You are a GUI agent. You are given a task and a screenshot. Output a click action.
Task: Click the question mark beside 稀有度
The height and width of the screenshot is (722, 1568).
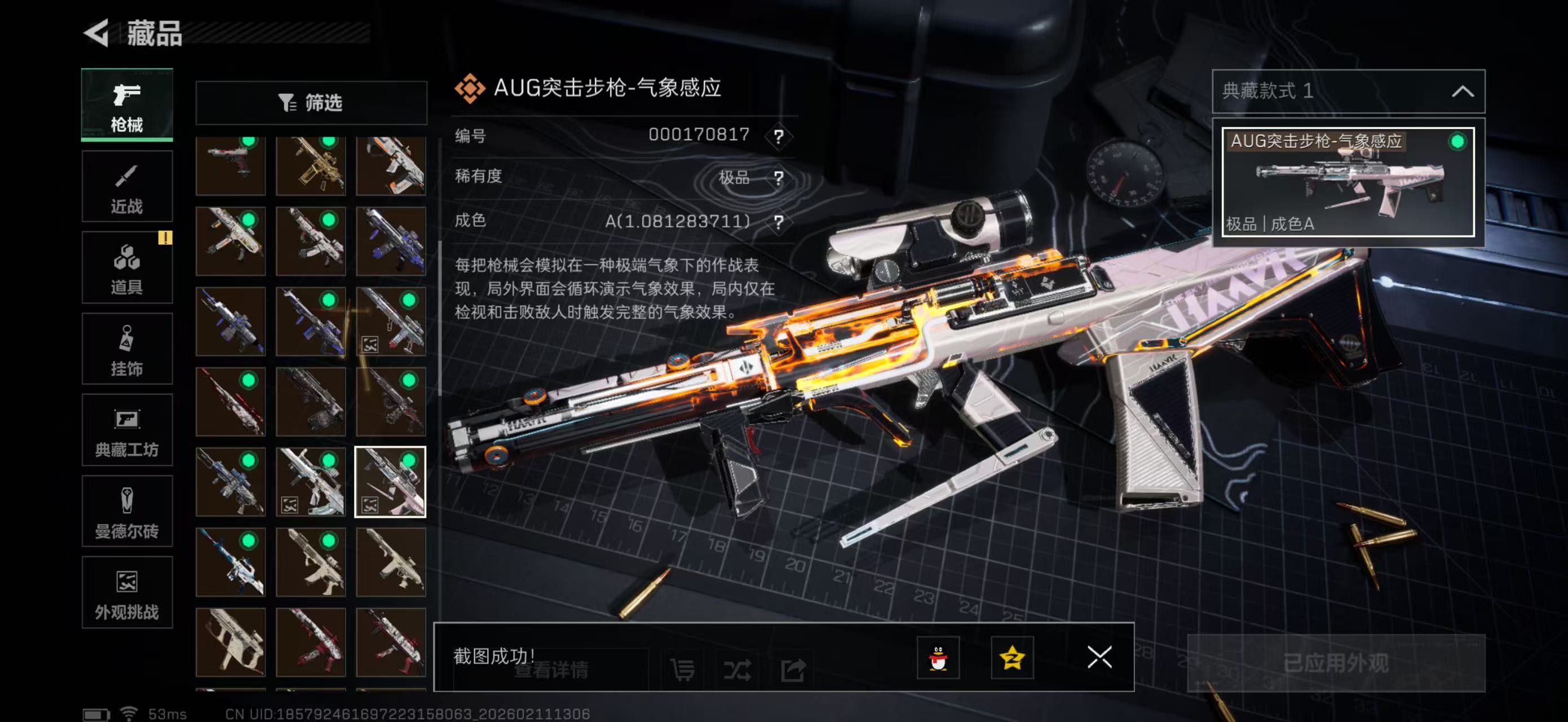click(779, 178)
